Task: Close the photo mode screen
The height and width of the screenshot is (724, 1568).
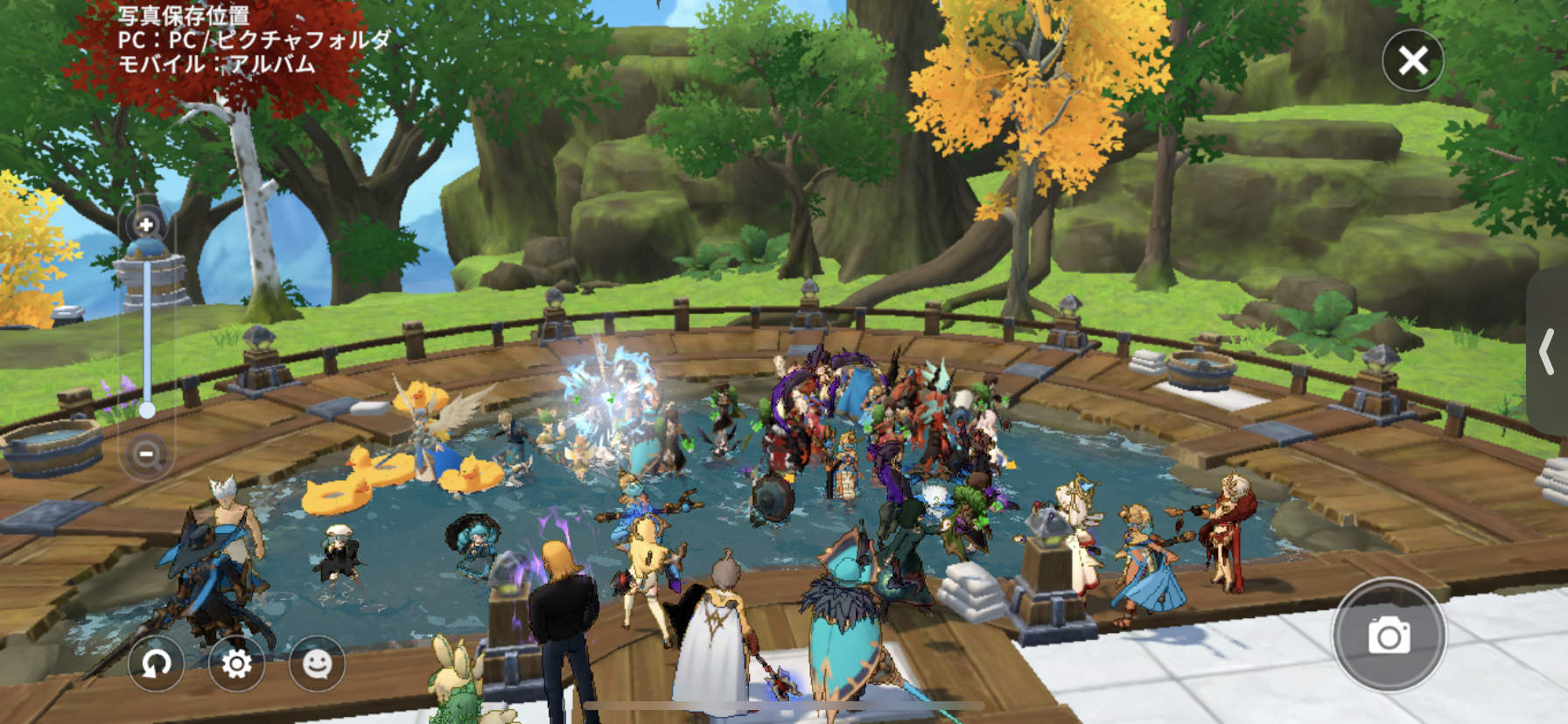Action: pyautogui.click(x=1412, y=60)
